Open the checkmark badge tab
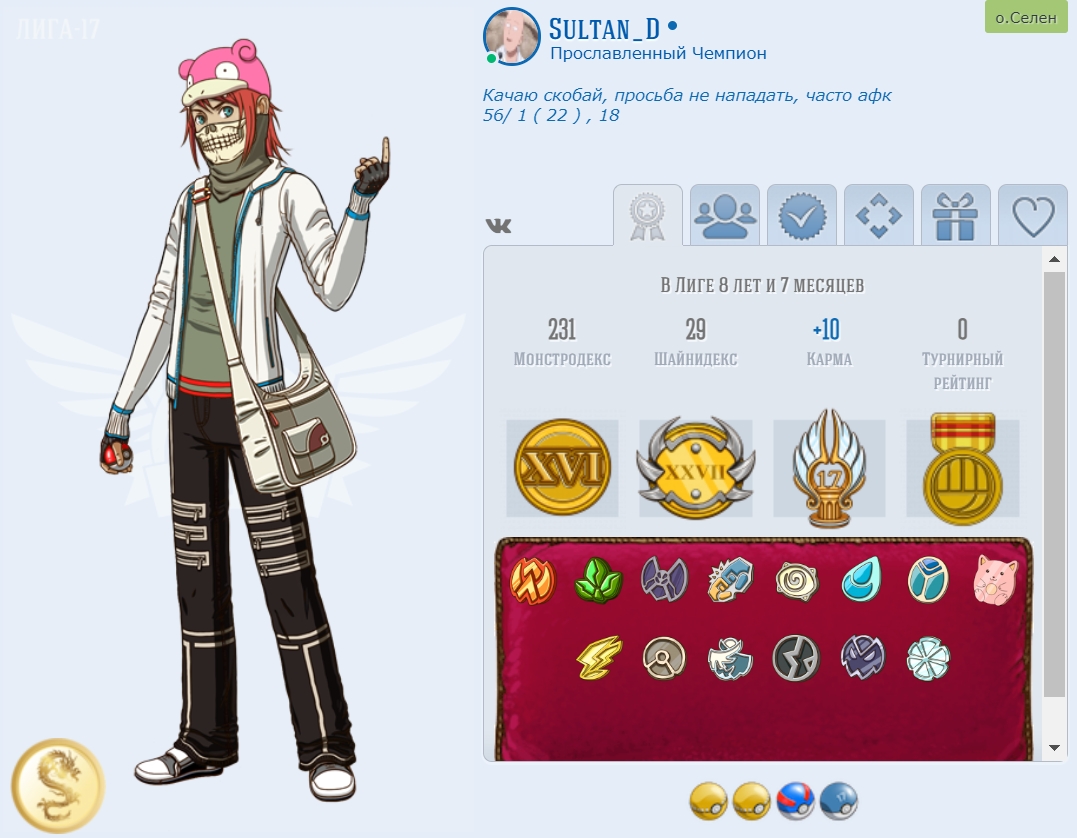Screen dimensions: 1077x838 801,216
